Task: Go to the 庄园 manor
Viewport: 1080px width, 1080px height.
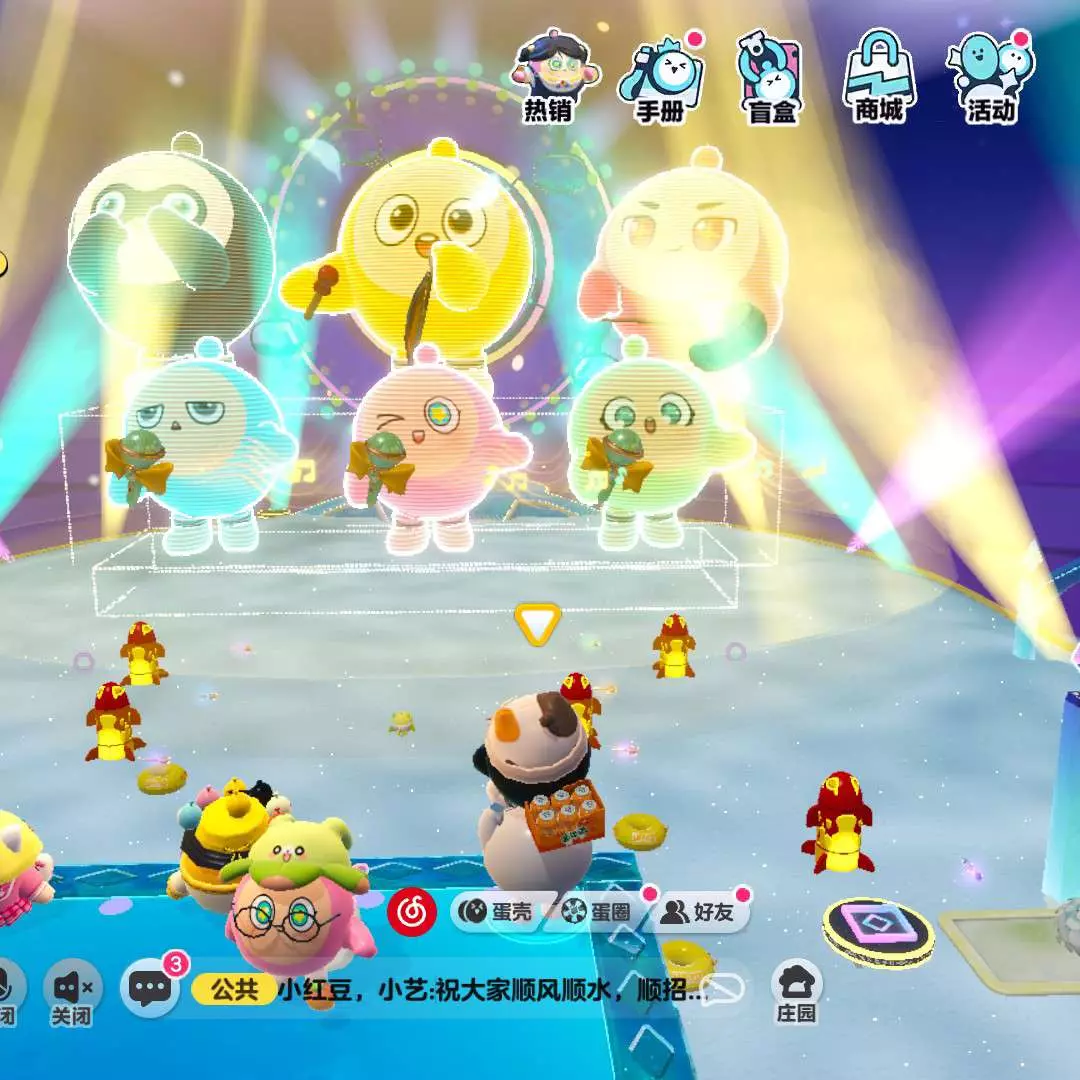Action: click(796, 992)
